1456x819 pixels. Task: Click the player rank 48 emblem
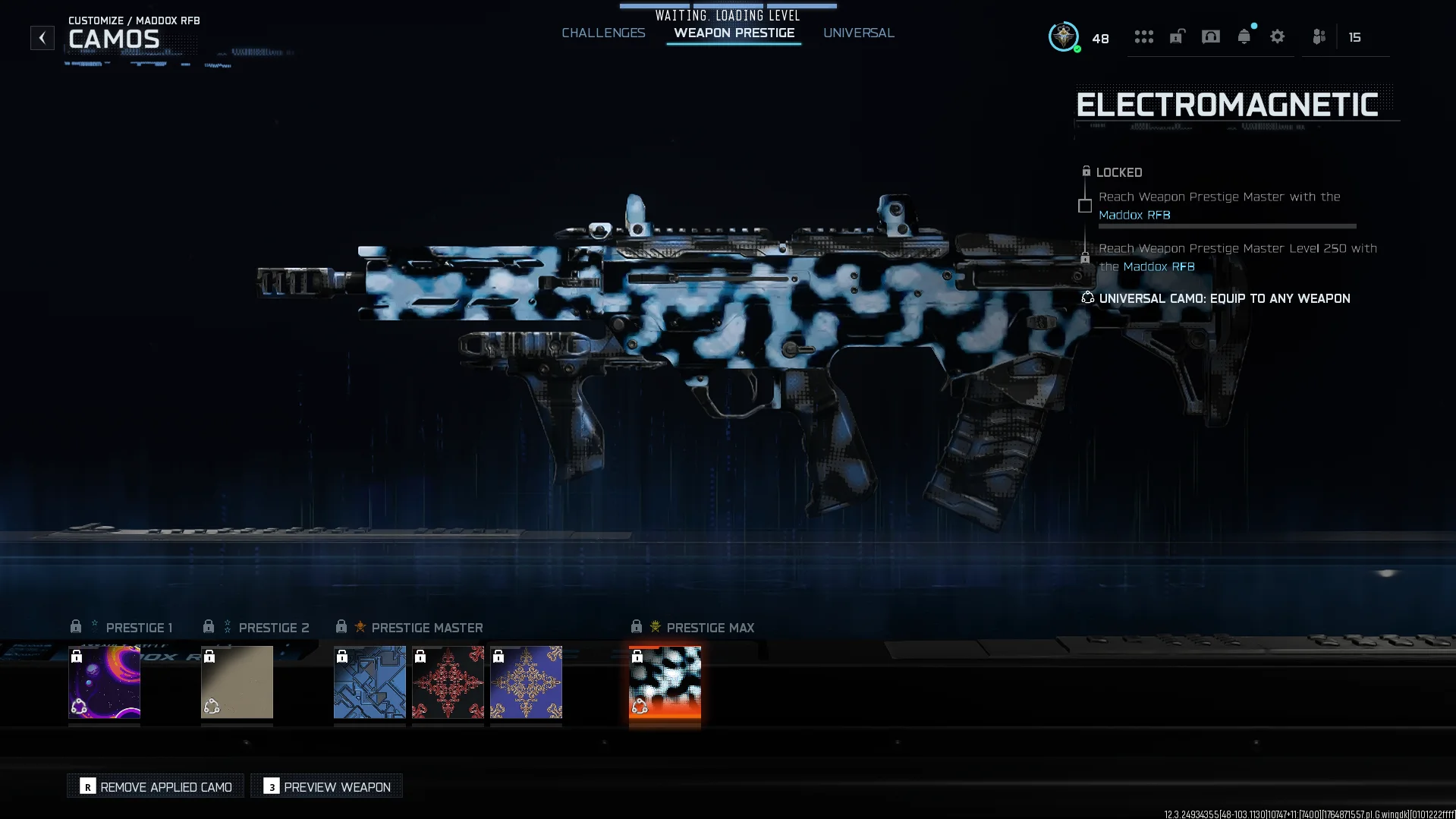coord(1064,37)
